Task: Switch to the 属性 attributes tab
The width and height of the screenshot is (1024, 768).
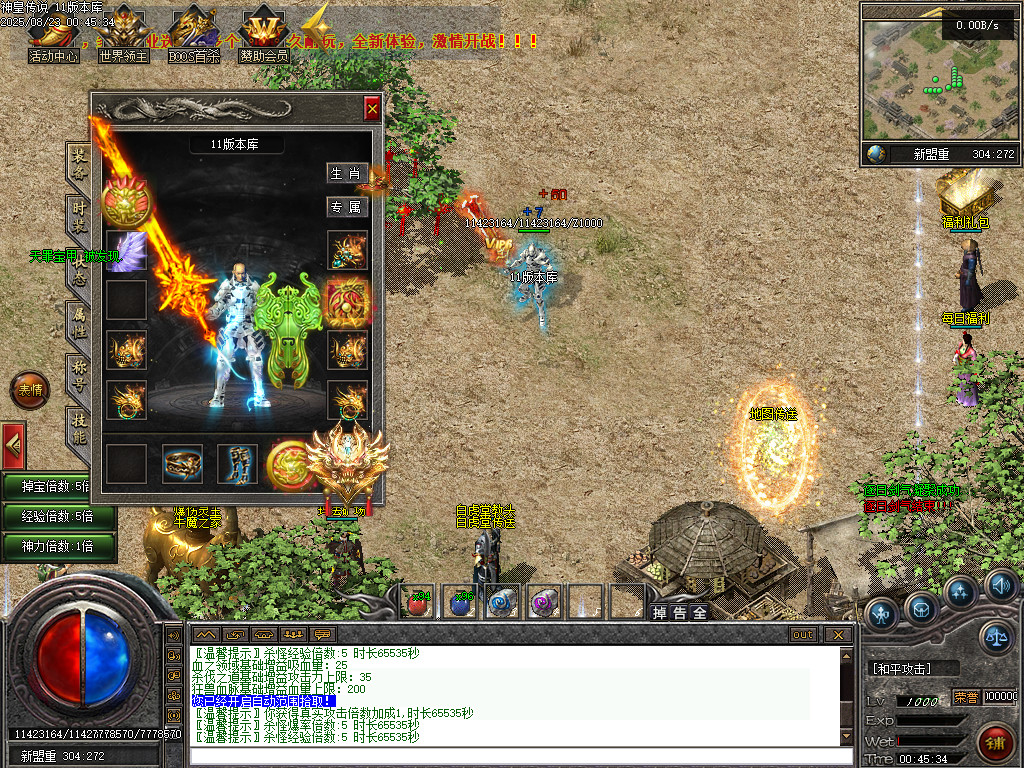Action: tap(78, 323)
